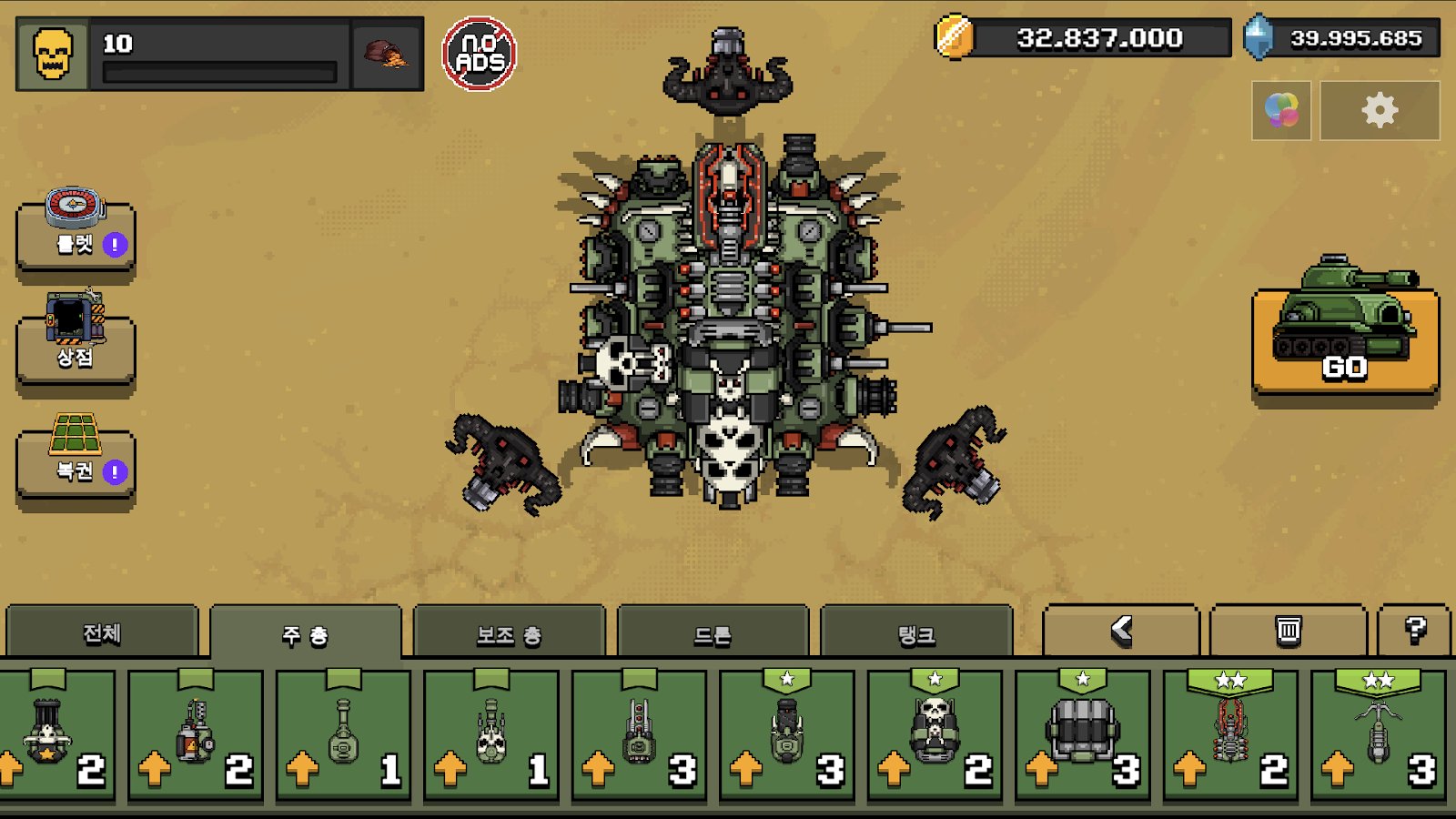Open the question mark help button
This screenshot has width=1456, height=819.
(1414, 630)
